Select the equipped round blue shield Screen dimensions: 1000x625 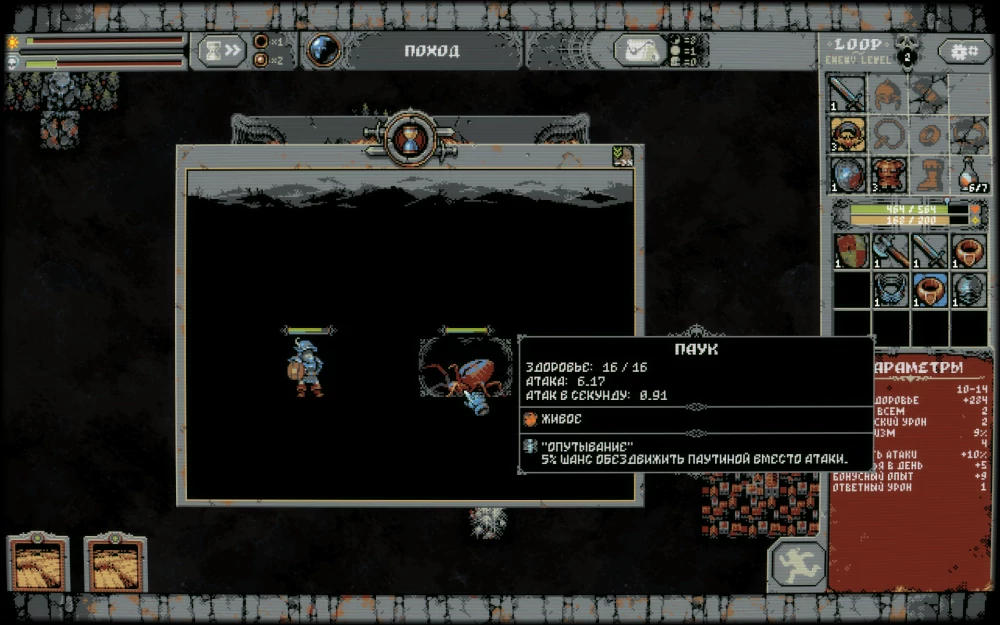[848, 174]
